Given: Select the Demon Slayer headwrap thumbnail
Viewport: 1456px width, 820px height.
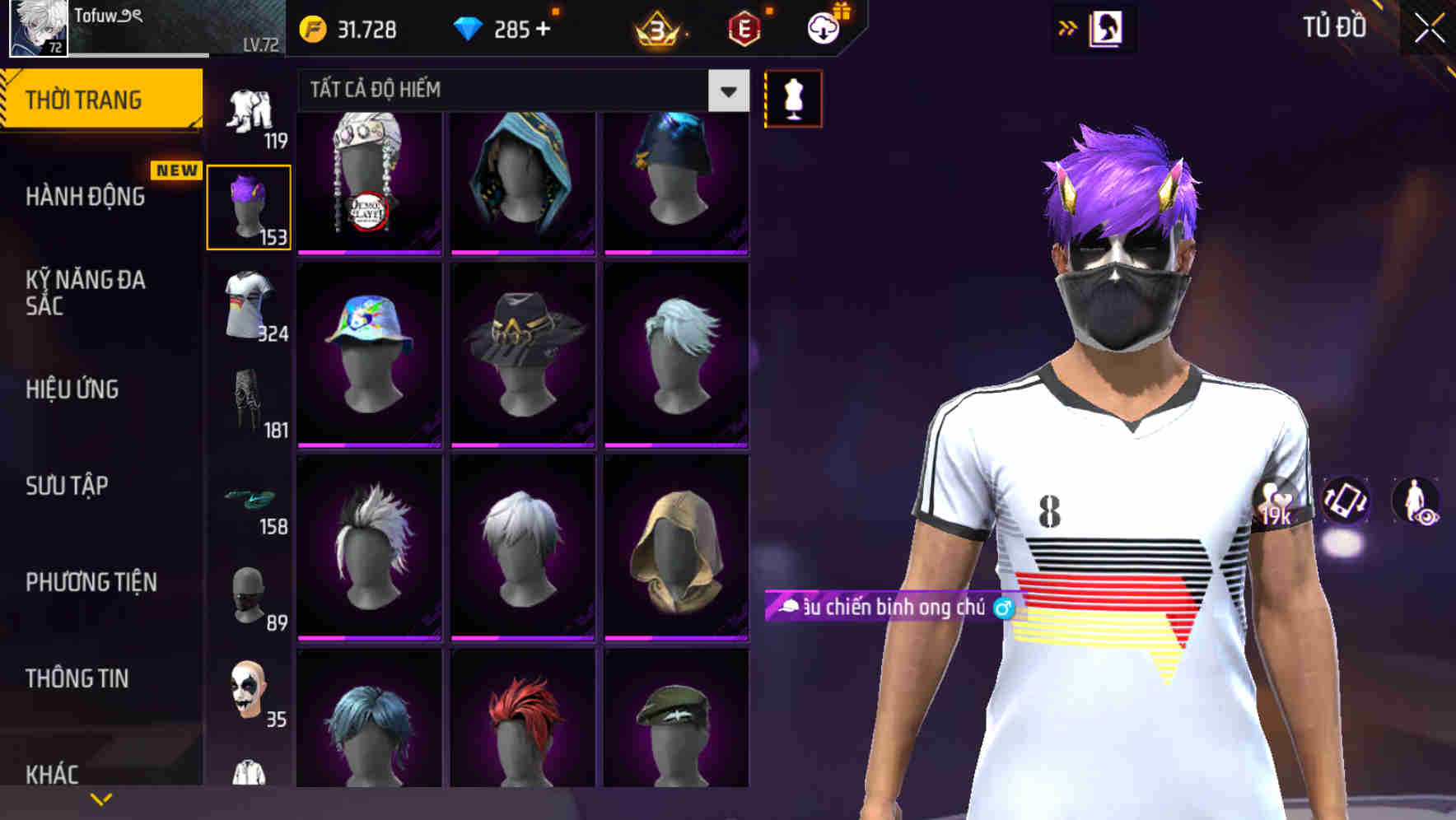Looking at the screenshot, I should tap(369, 183).
